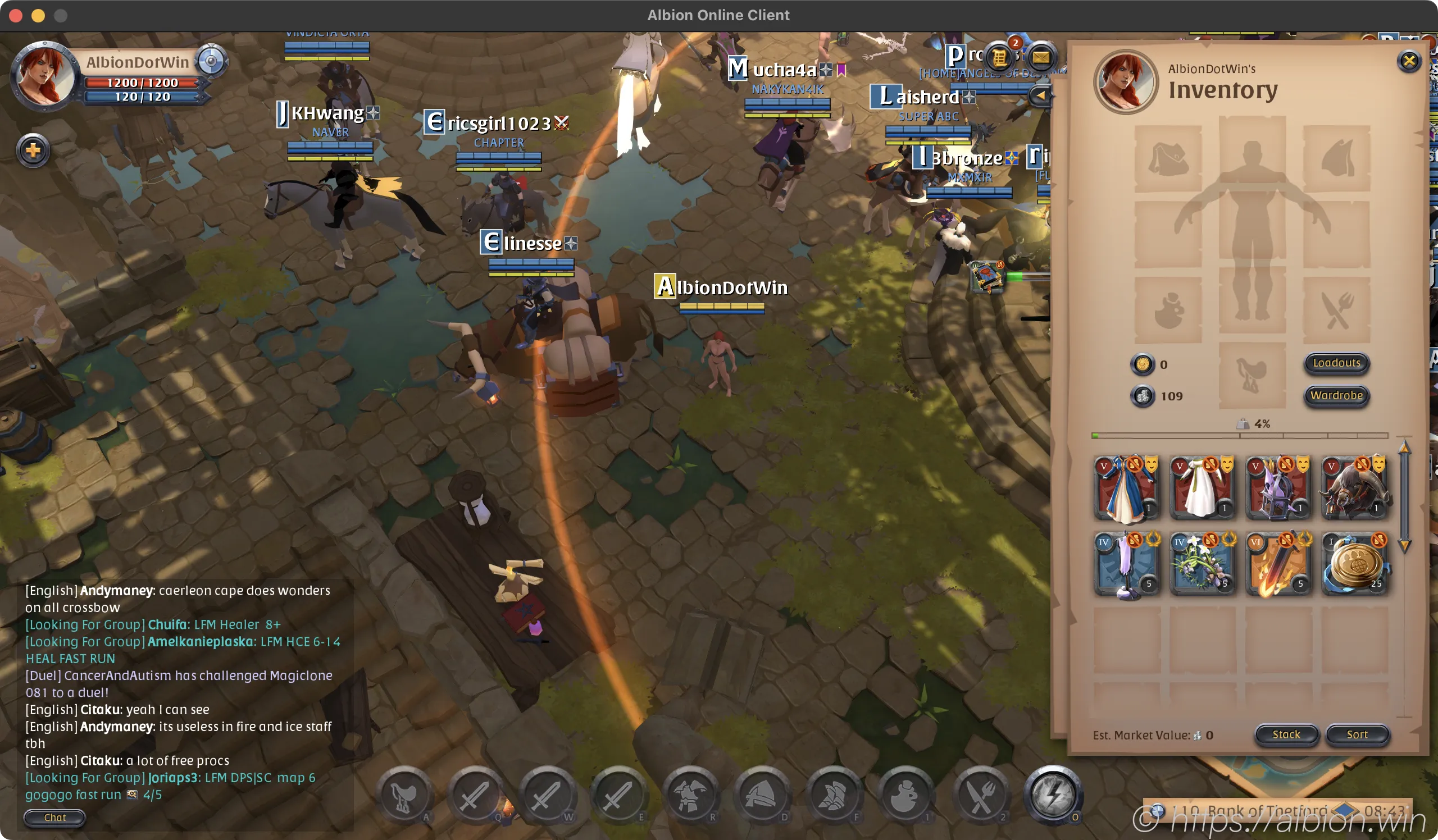Select the flaming sword item
Viewport: 1438px width, 840px height.
(1278, 564)
